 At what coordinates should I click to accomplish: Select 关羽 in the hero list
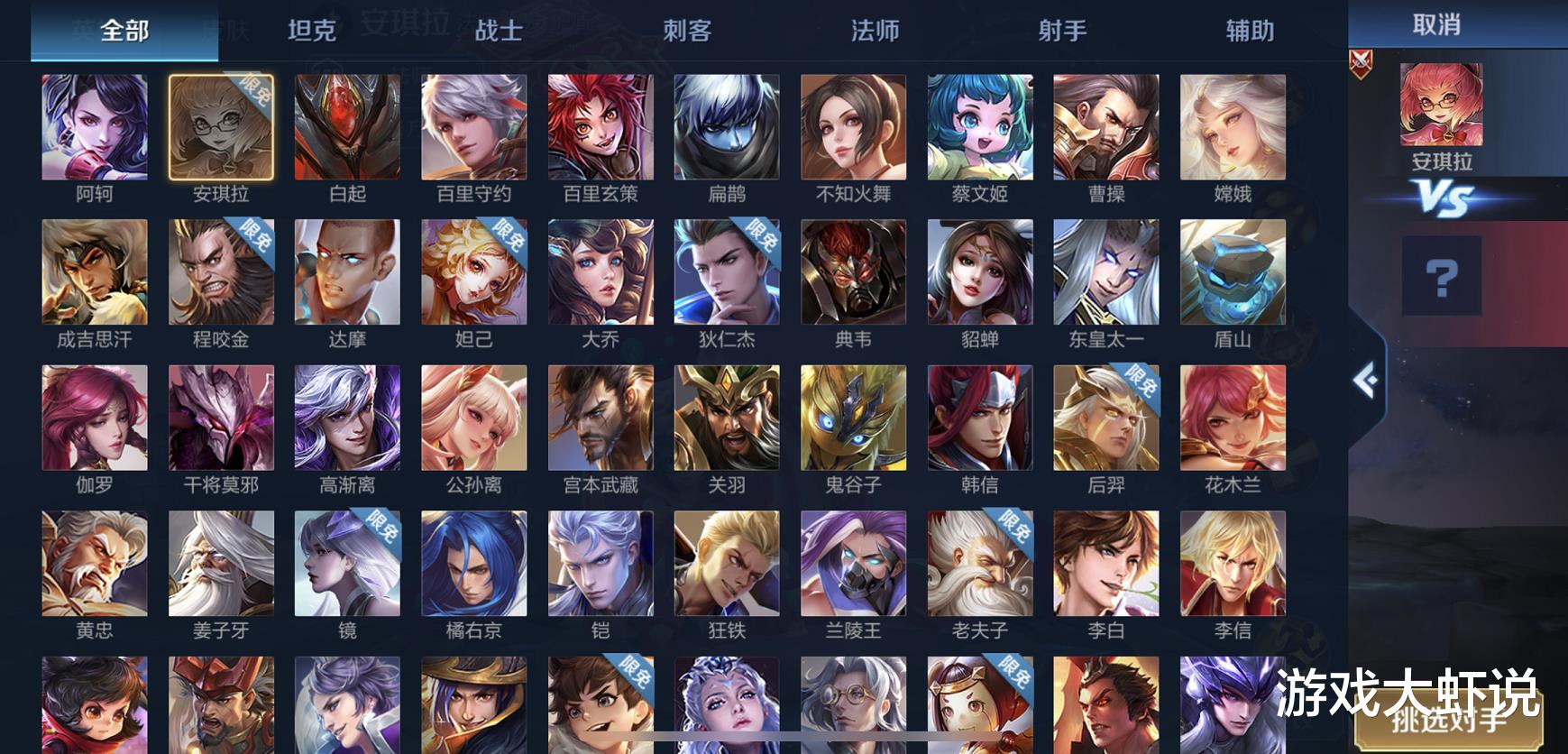point(726,418)
